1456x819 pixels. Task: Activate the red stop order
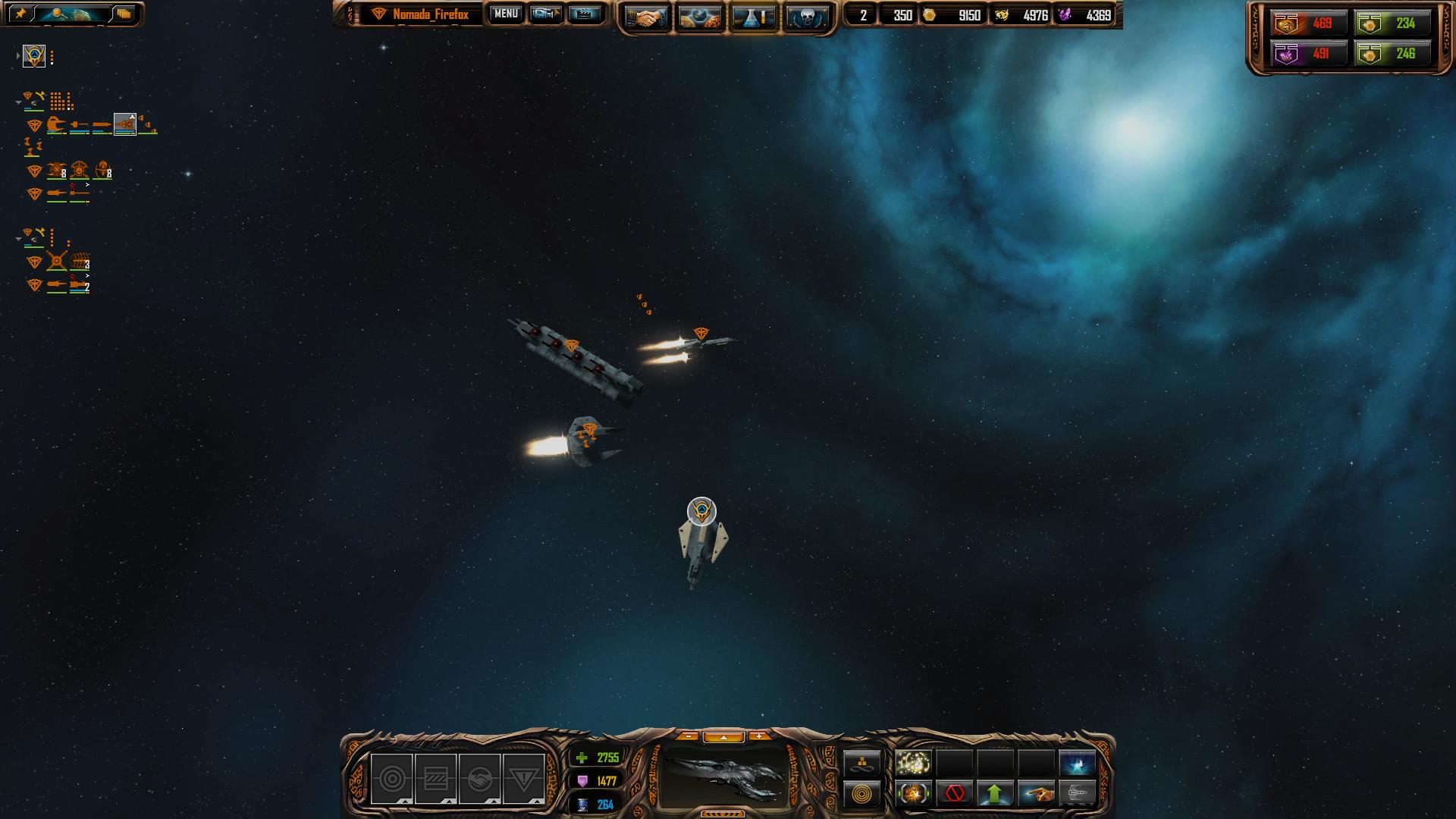point(954,794)
